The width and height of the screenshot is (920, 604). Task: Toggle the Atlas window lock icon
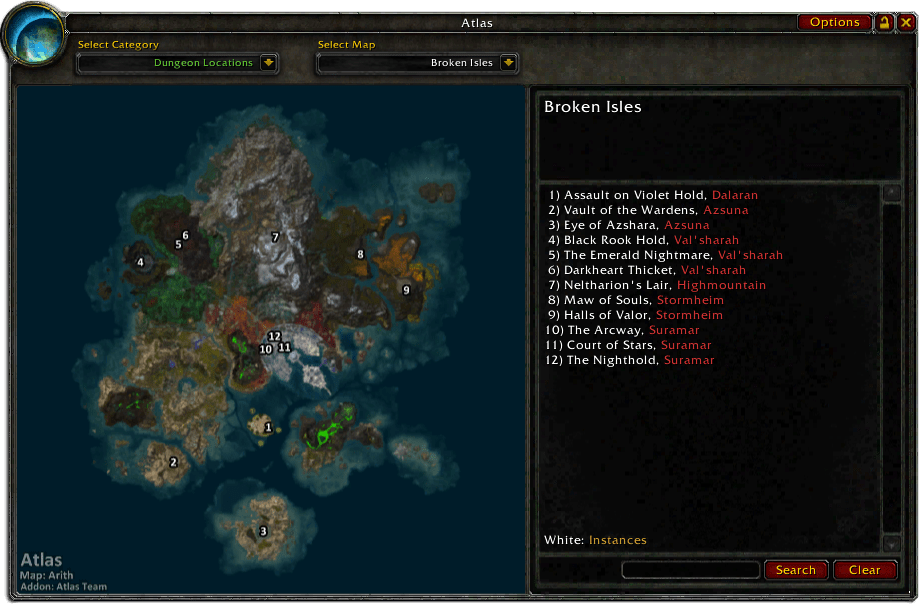coord(885,22)
